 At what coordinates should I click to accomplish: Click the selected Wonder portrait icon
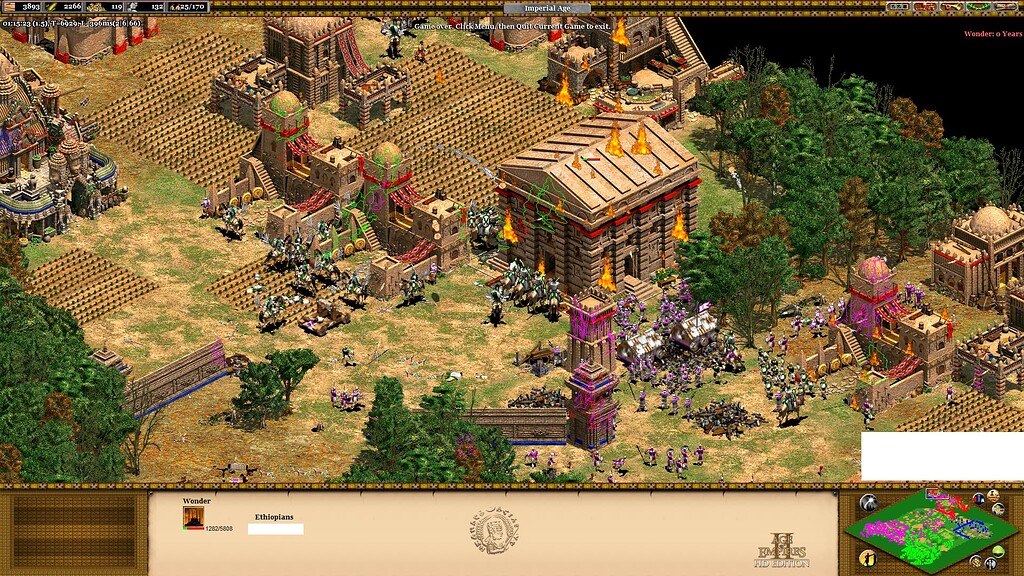(x=192, y=516)
